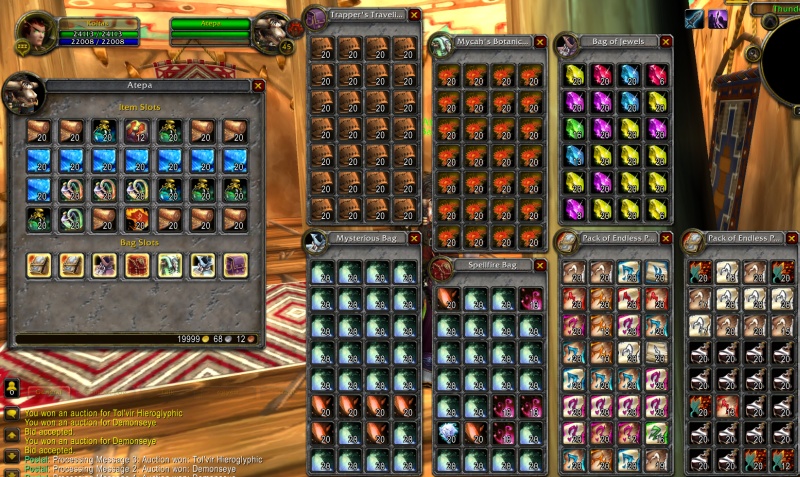Close Mycah's Botanical bag window
This screenshot has width=800, height=477.
click(x=540, y=42)
